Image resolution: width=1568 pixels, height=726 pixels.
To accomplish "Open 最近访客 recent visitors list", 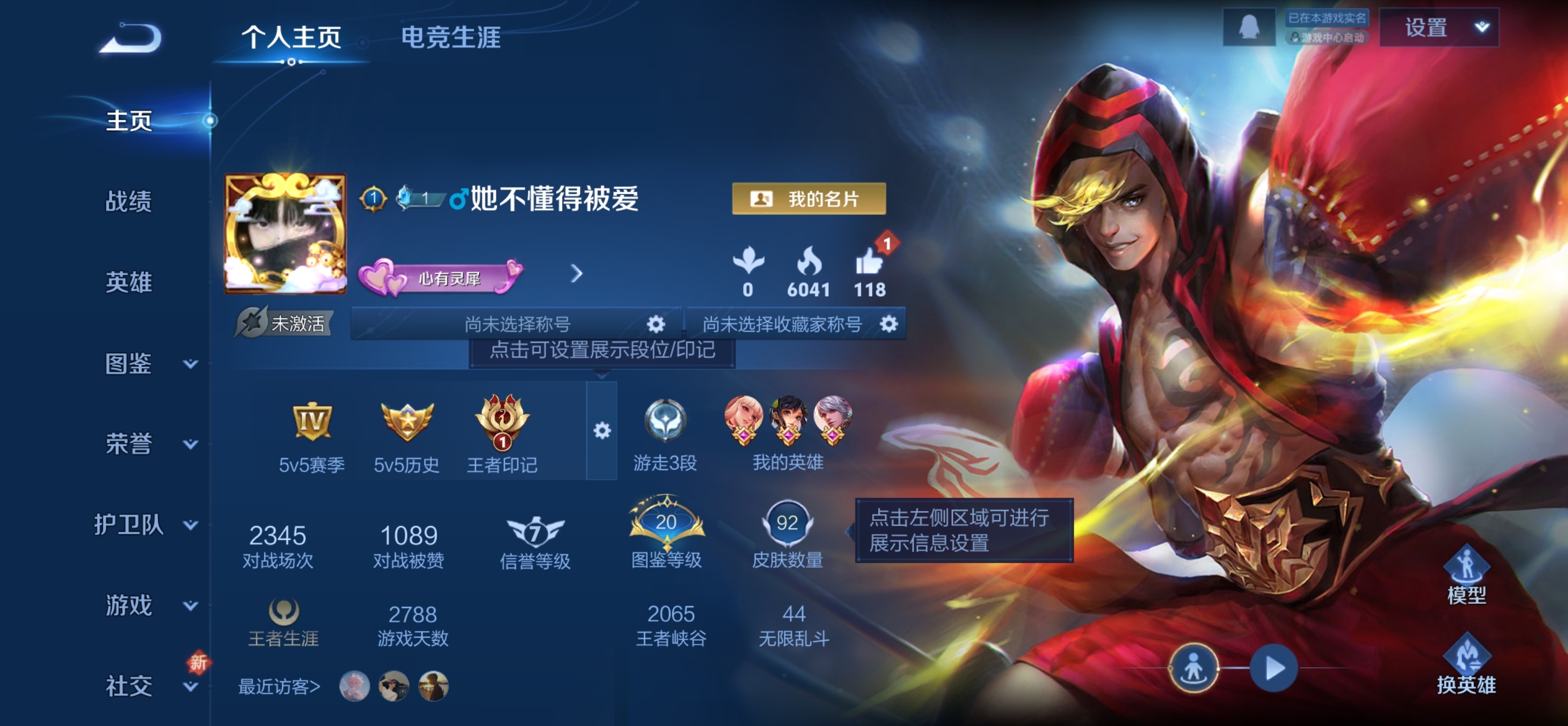I will tap(279, 686).
